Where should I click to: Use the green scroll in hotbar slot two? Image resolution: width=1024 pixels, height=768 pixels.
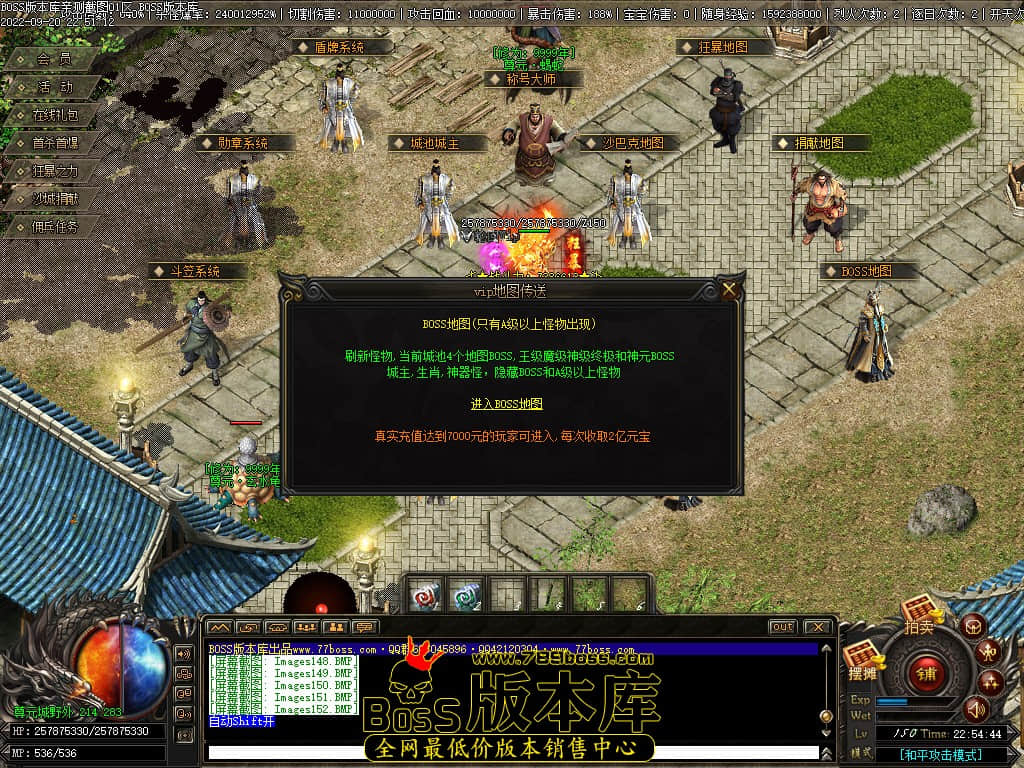tap(465, 596)
